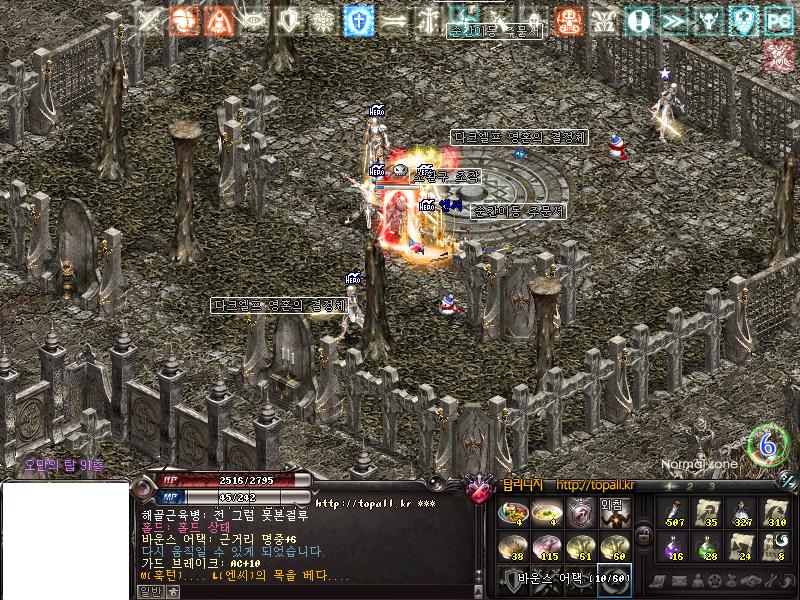Click the blue shield cross buff icon
This screenshot has height=600, width=800.
coord(358,19)
